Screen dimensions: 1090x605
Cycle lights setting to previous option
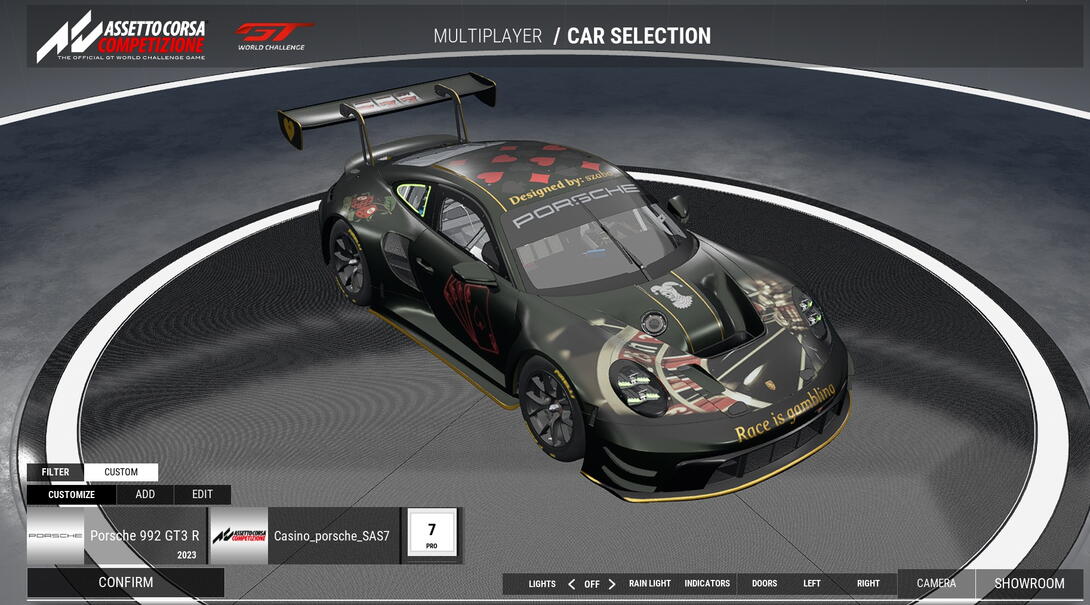(x=571, y=584)
